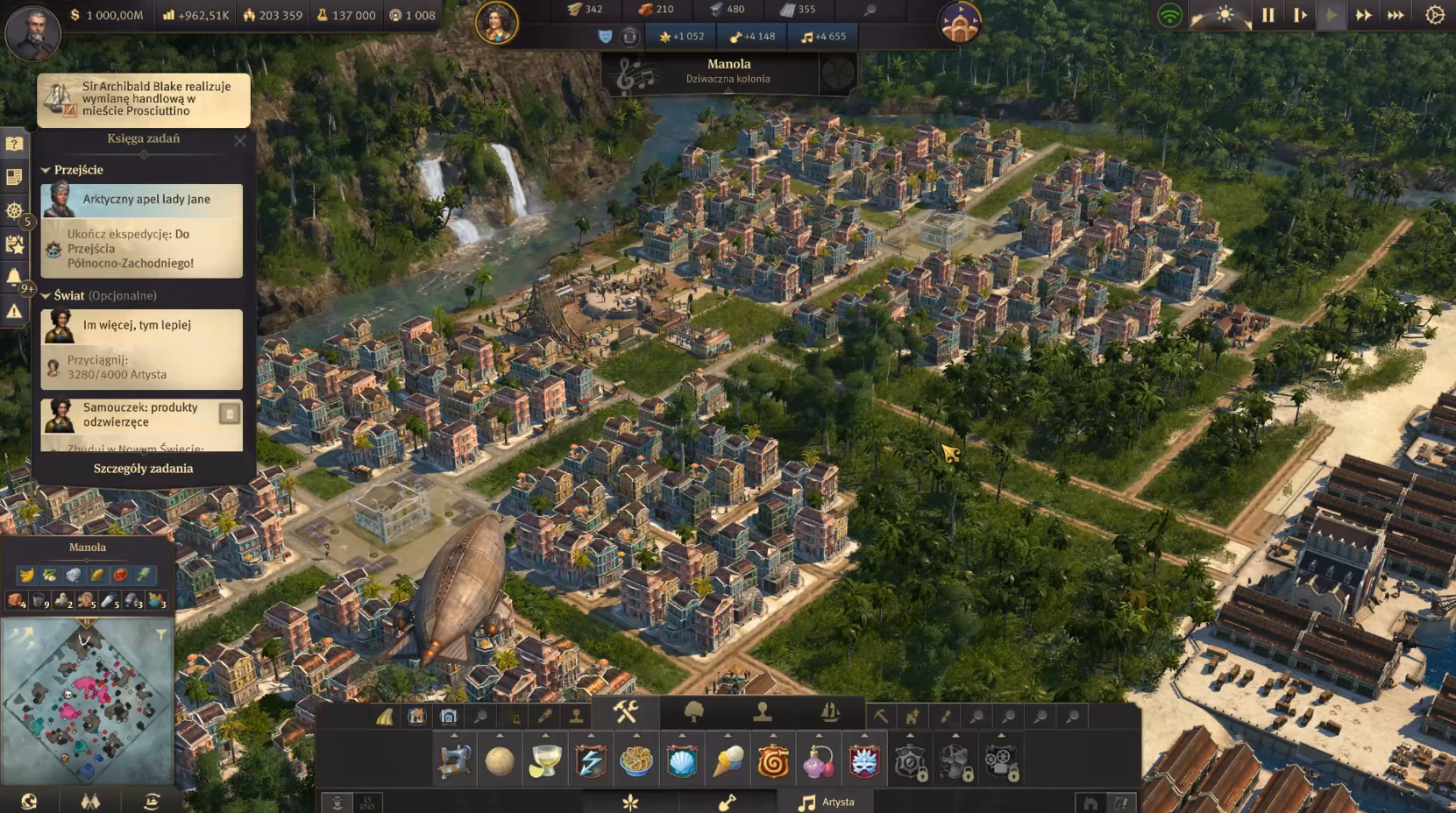Open the gear settings menu
Viewport: 1456px width, 813px height.
coord(1435,15)
